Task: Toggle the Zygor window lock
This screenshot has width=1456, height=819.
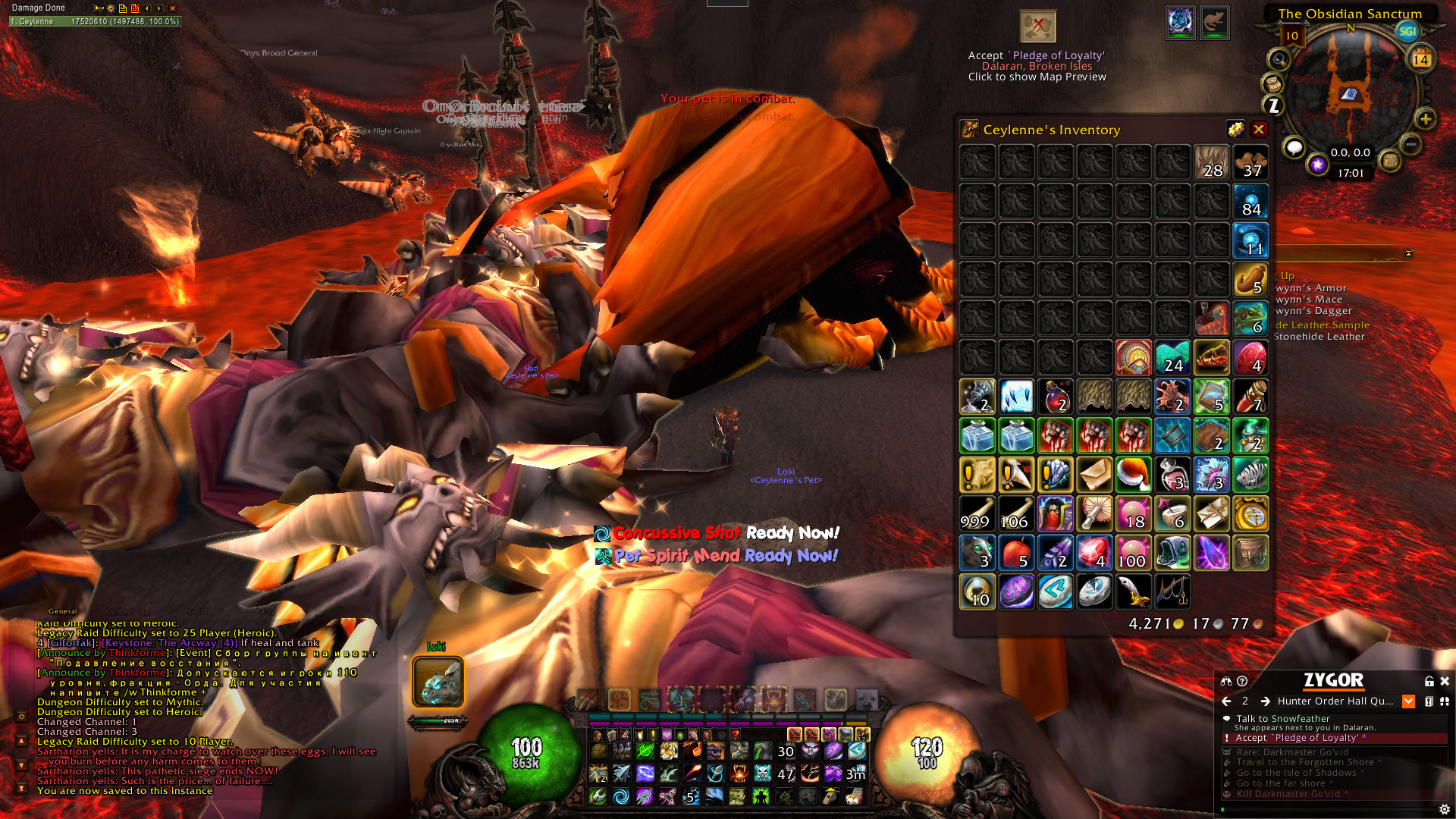Action: pyautogui.click(x=1429, y=682)
